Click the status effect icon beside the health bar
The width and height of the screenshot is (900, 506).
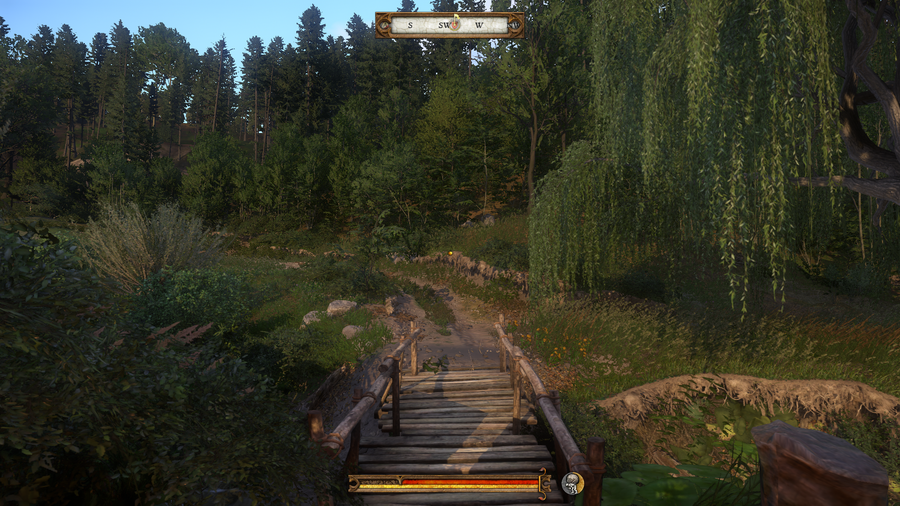pyautogui.click(x=573, y=483)
